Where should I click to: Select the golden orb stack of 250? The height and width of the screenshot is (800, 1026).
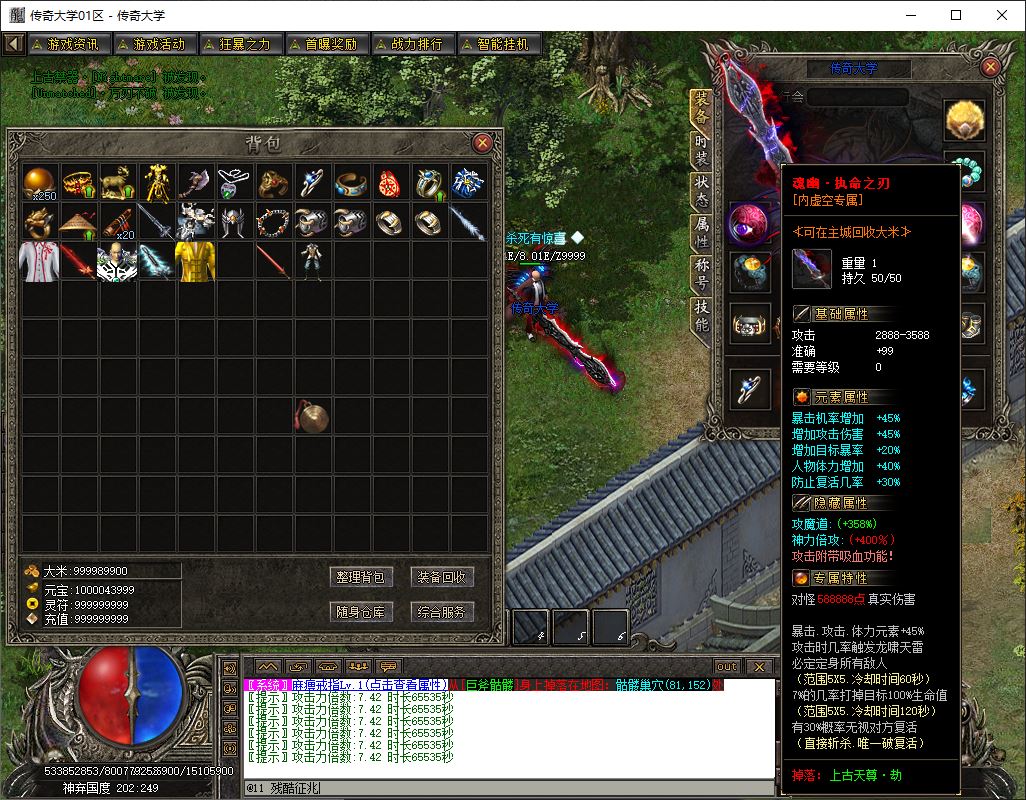[41, 182]
